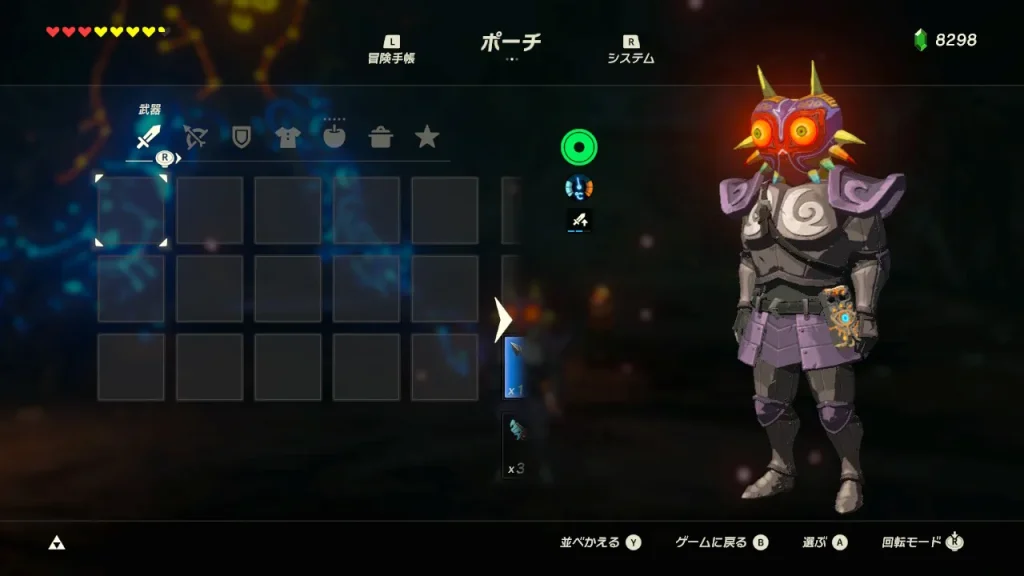The width and height of the screenshot is (1024, 576).
Task: Click the white next-page arrow
Action: tap(503, 319)
